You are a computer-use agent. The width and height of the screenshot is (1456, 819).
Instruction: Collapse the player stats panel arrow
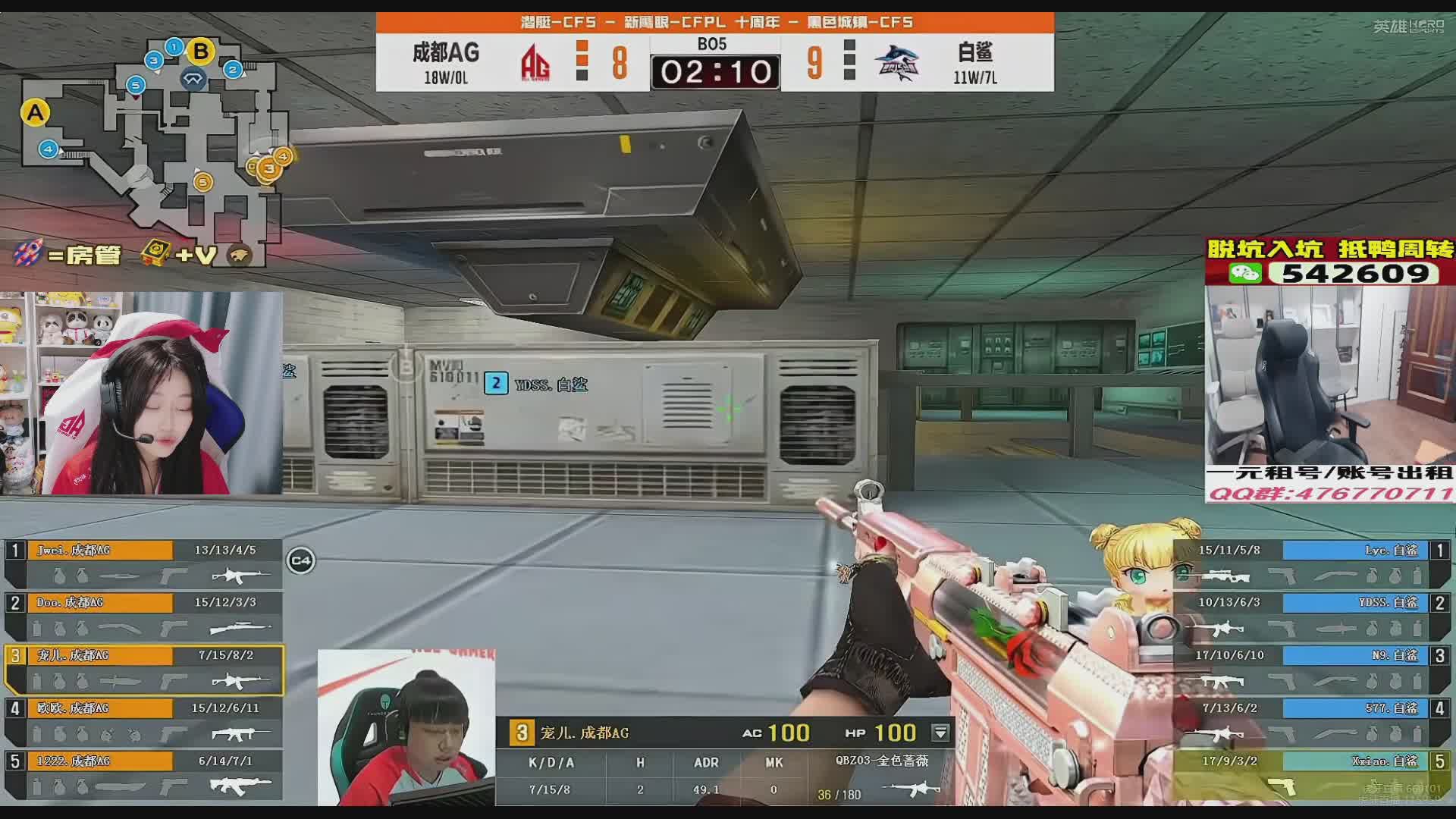pos(940,733)
